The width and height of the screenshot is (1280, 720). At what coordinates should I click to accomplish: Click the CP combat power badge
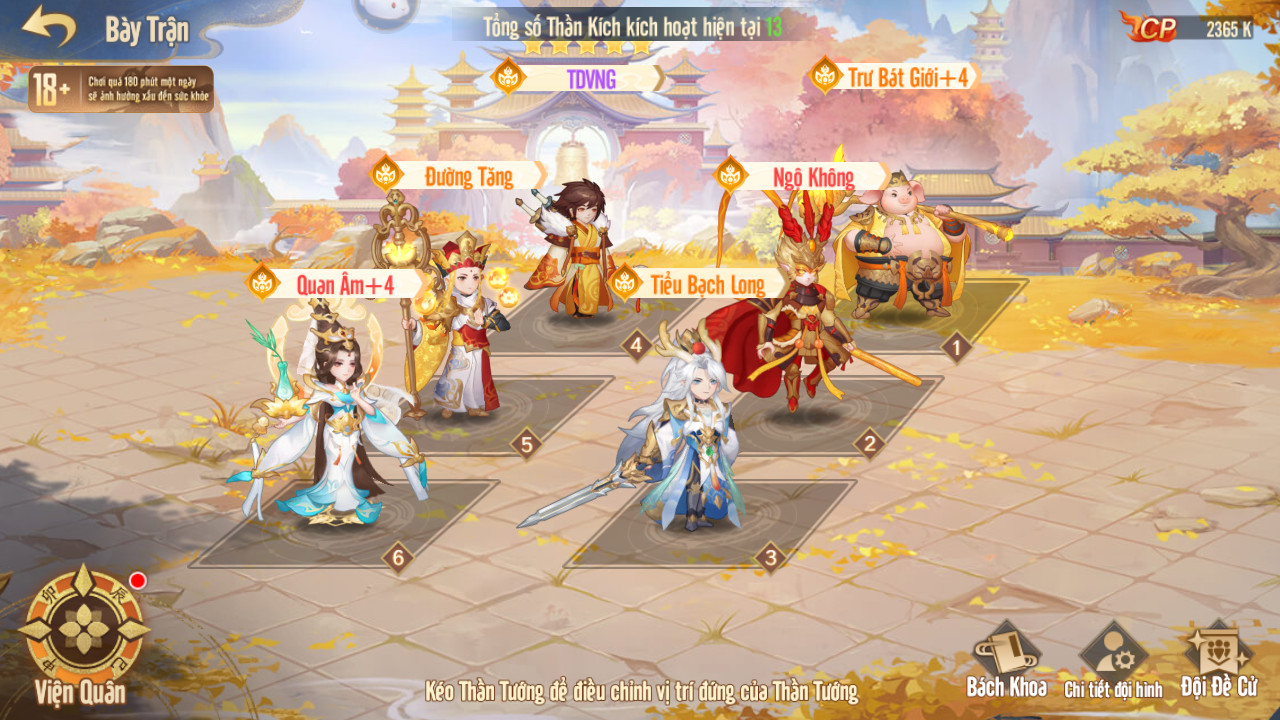[1188, 29]
